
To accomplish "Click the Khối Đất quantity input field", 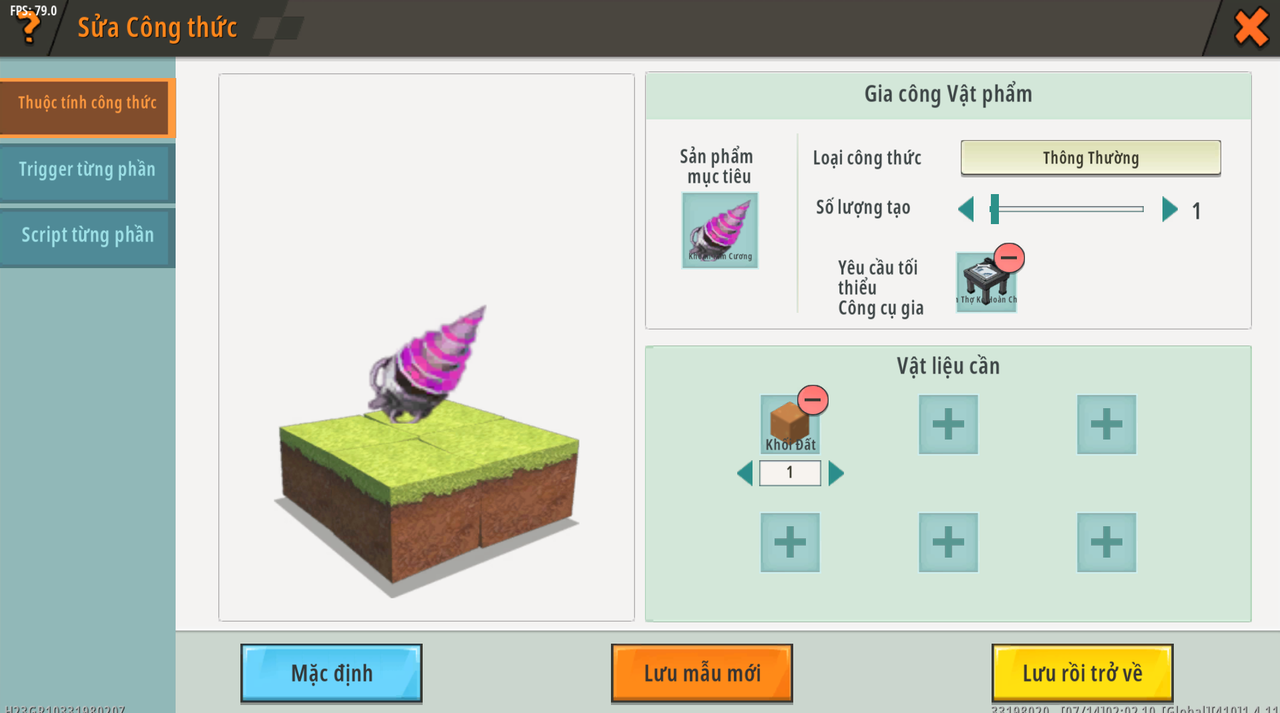I will click(790, 473).
